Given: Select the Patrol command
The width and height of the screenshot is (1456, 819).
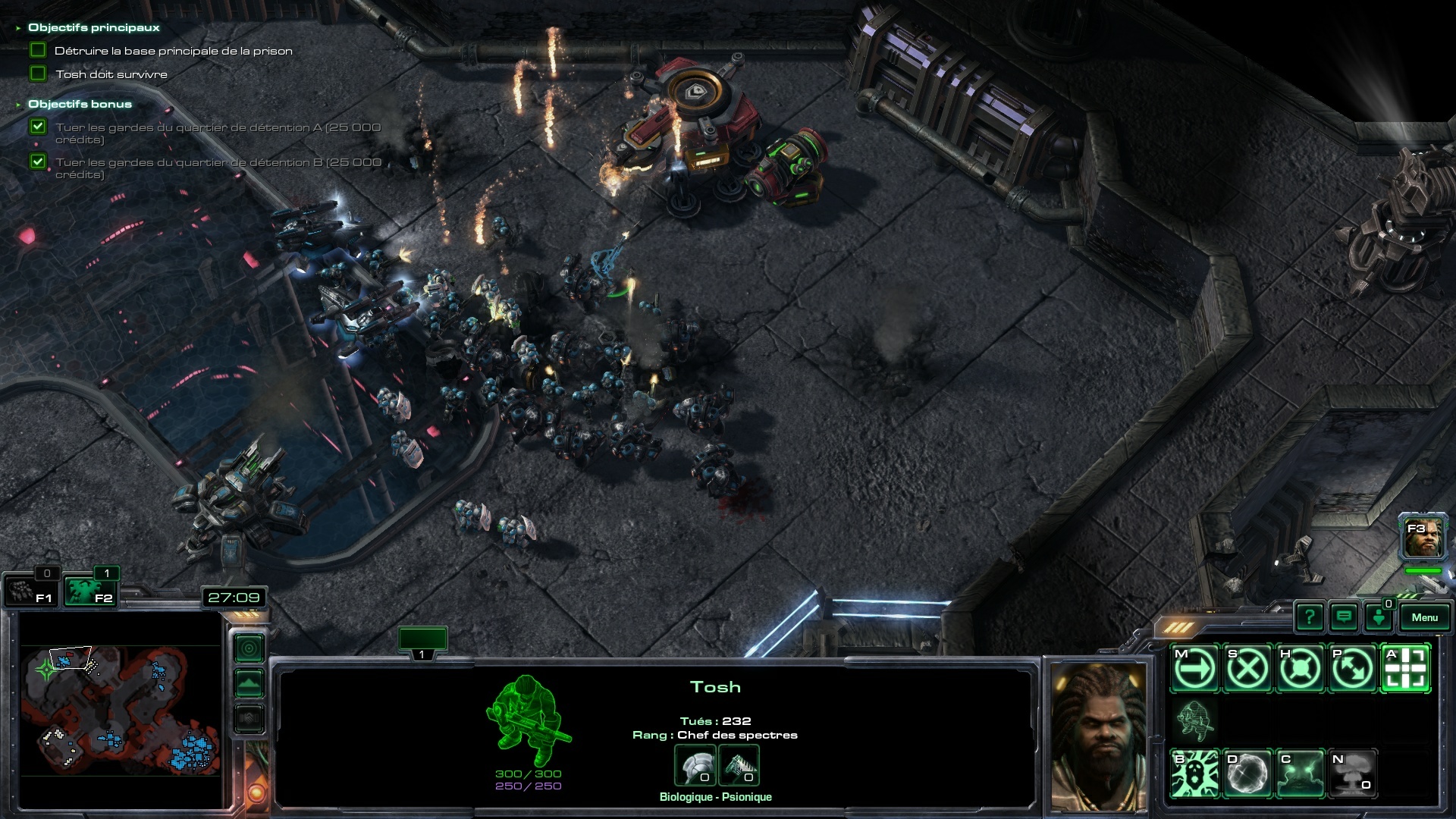Looking at the screenshot, I should tap(1352, 669).
